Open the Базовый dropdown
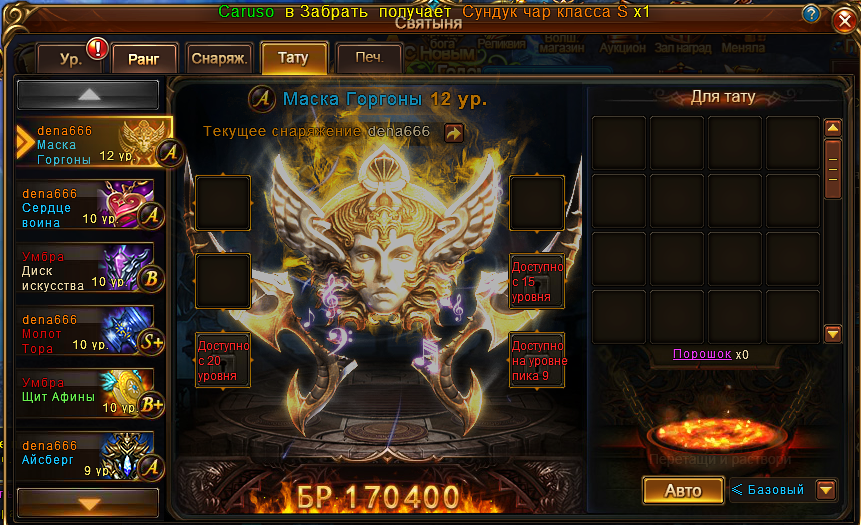This screenshot has width=861, height=525. point(826,490)
